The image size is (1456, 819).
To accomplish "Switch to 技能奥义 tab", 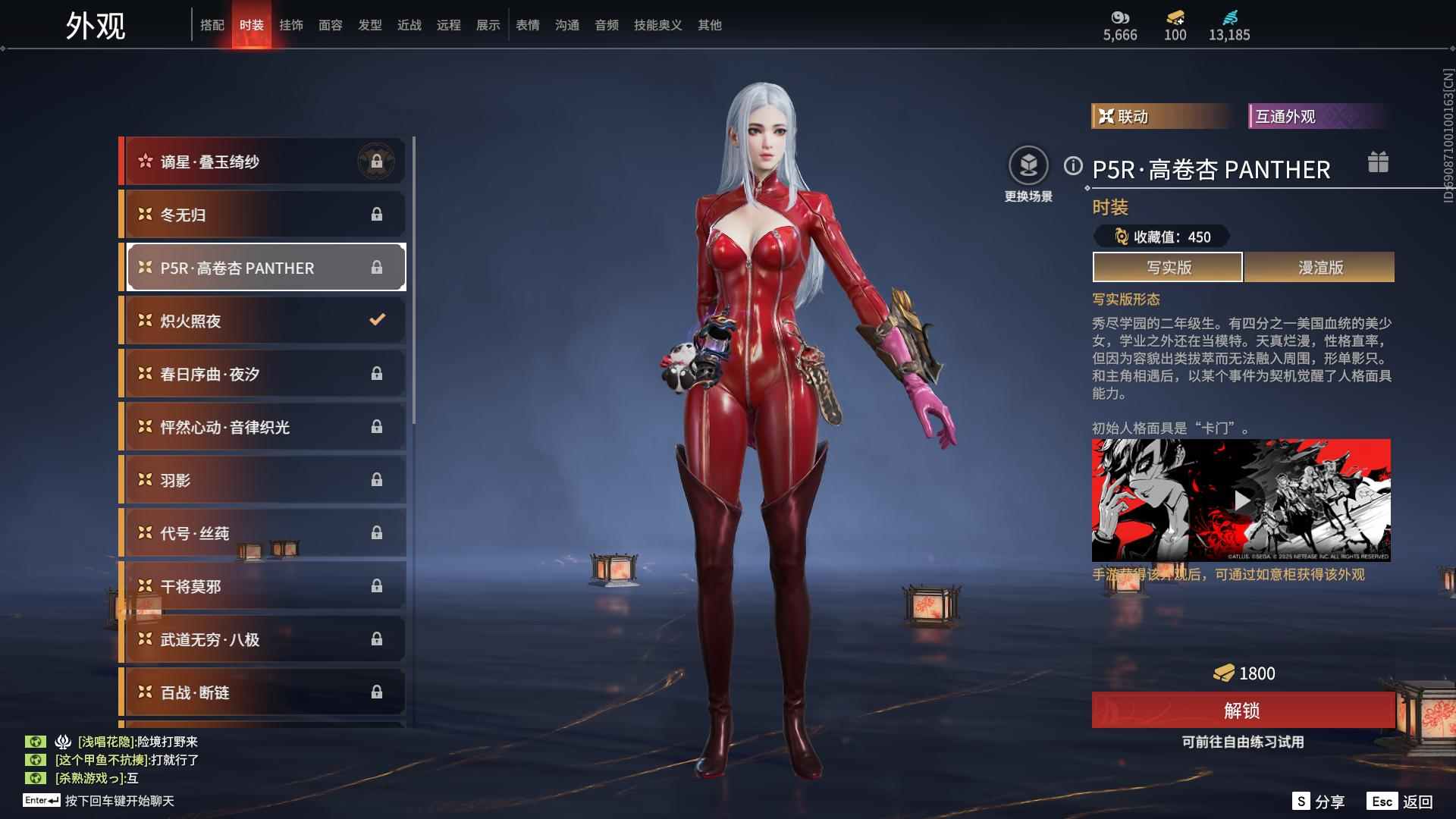I will pos(658,25).
